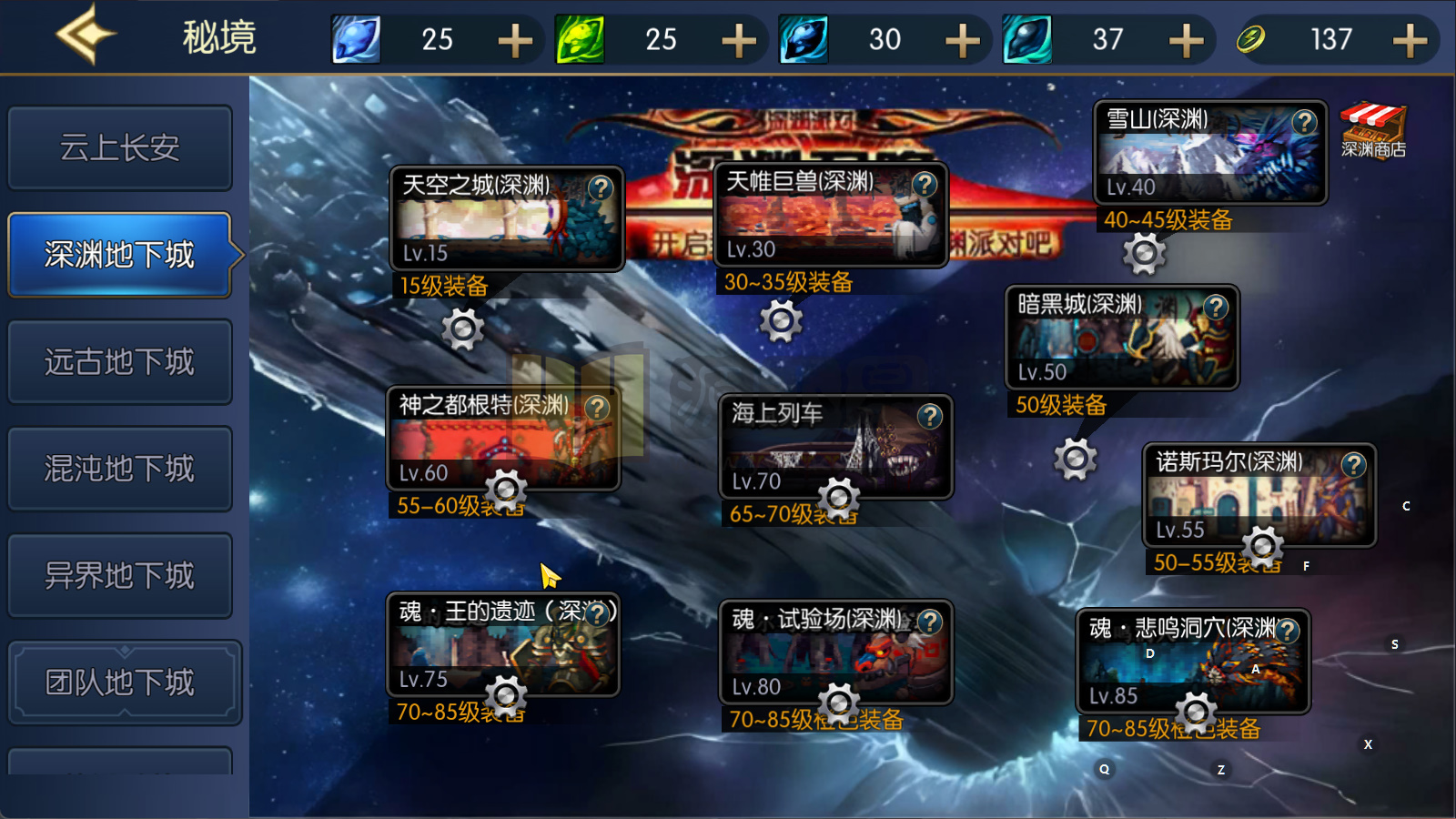Click the green gem currency icon
This screenshot has width=1456, height=819.
coord(580,38)
